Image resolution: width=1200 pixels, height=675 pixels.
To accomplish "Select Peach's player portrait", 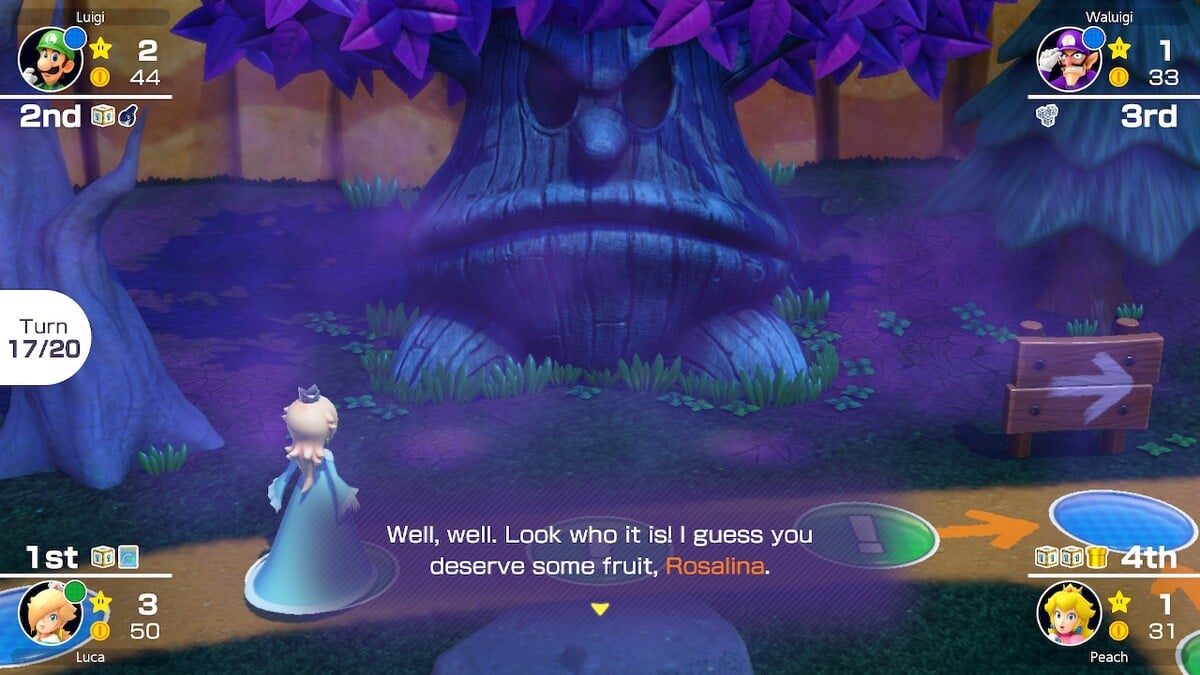I will coord(1069,612).
